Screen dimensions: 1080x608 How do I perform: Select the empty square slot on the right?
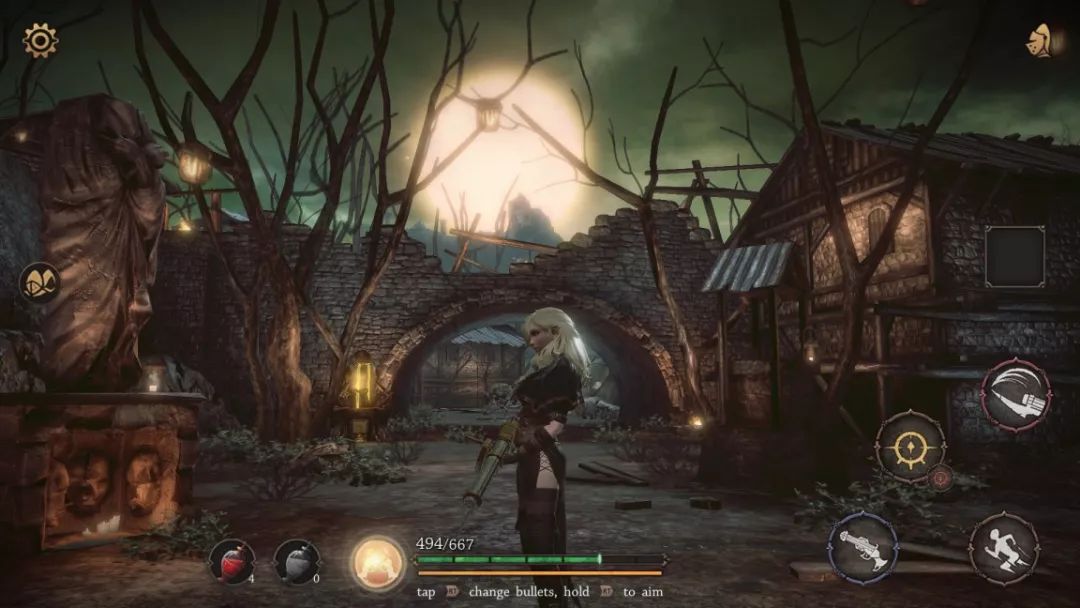1015,257
